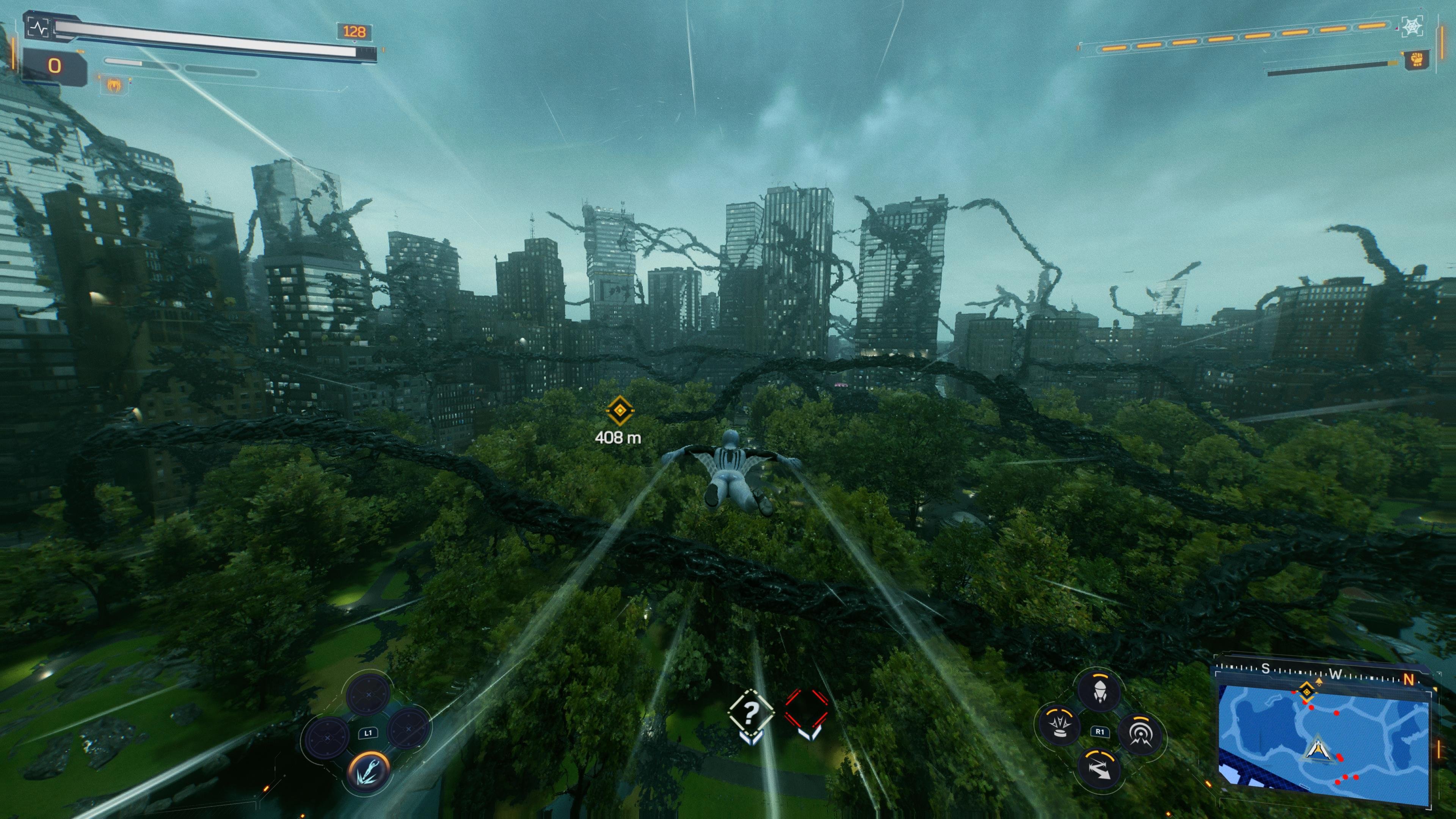The image size is (1456, 819).
Task: Pick the zigzag arrow gadget
Action: coord(1099,769)
